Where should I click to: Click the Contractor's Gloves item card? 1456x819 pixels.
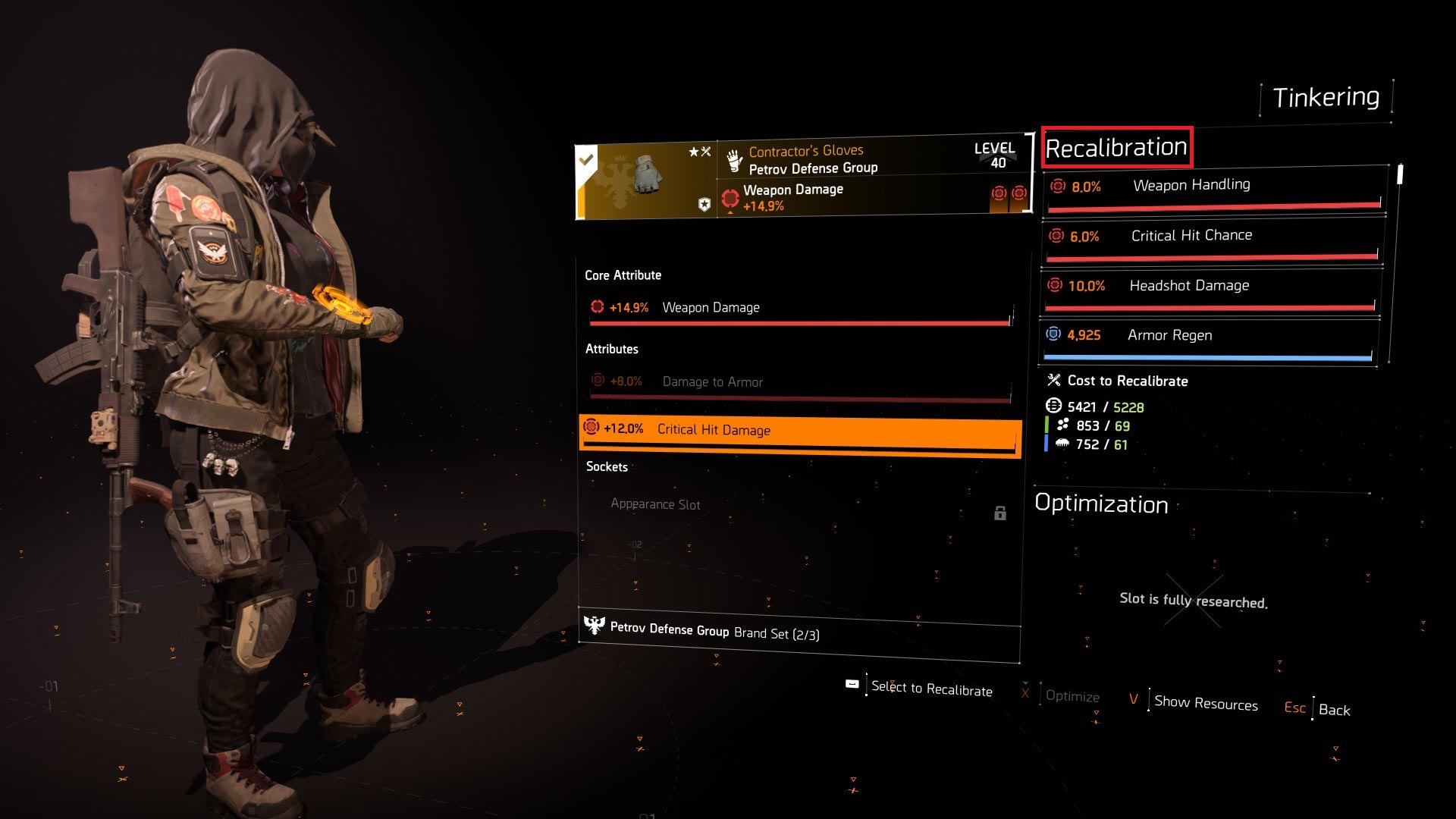802,177
